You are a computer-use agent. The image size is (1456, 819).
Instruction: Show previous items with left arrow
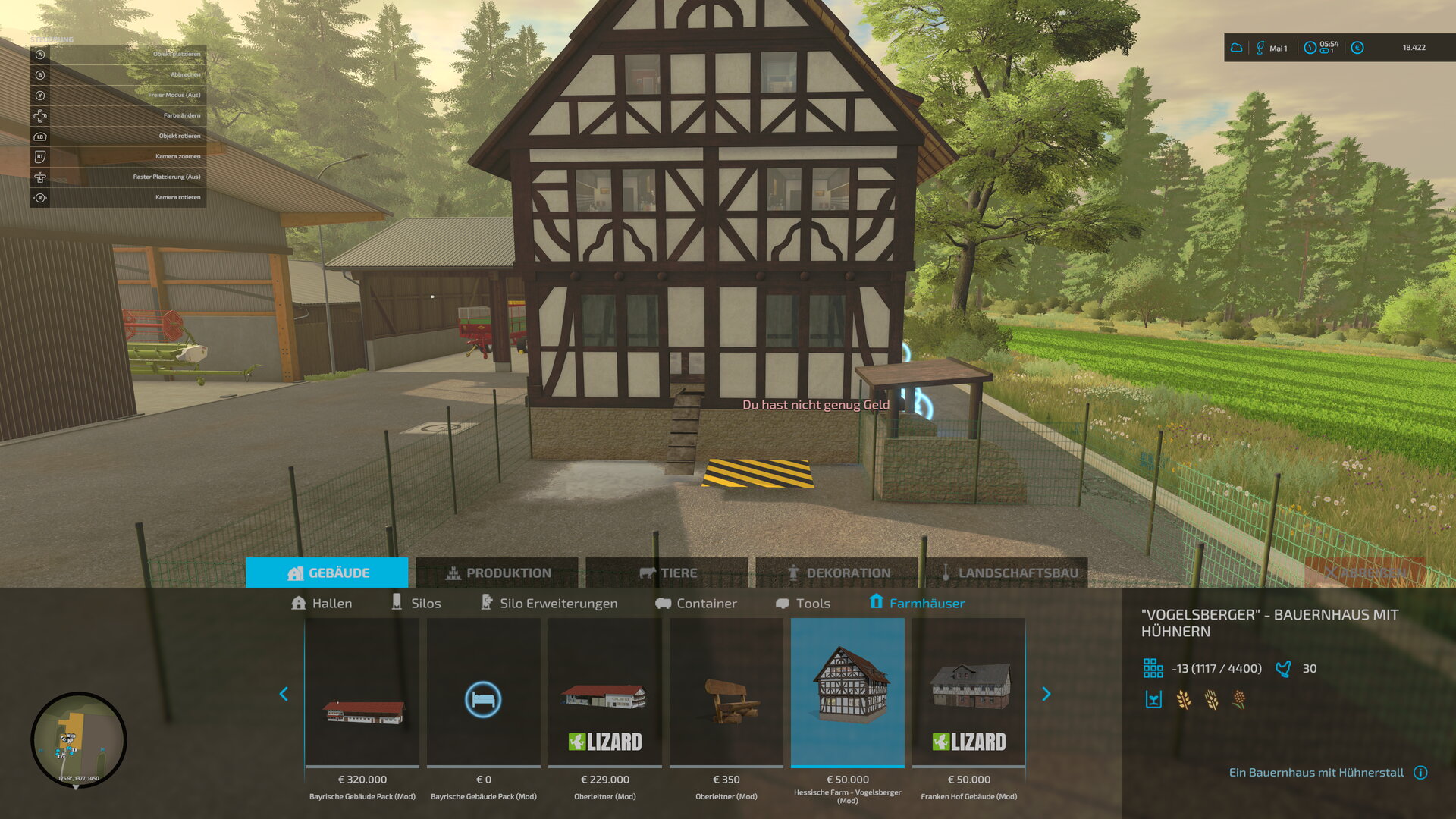click(284, 694)
